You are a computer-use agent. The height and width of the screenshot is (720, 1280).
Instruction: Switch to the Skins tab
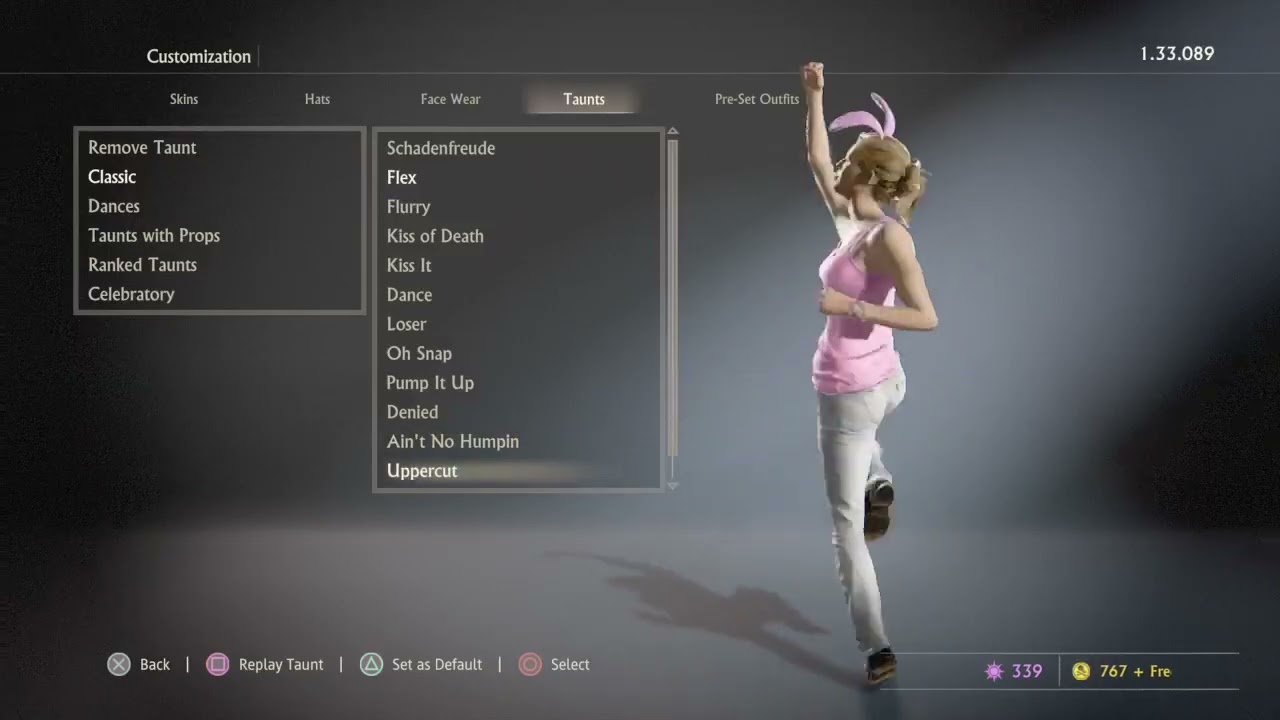click(x=184, y=99)
